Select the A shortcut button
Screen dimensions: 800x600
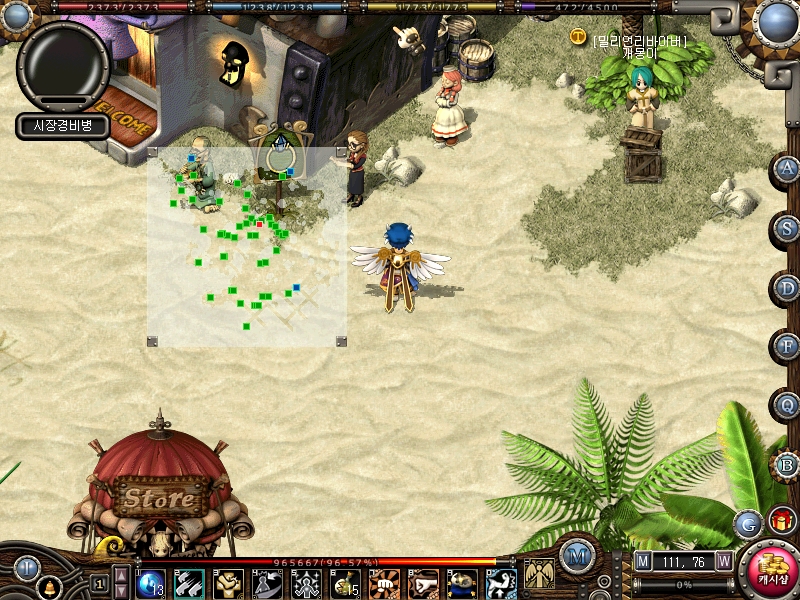coord(788,169)
